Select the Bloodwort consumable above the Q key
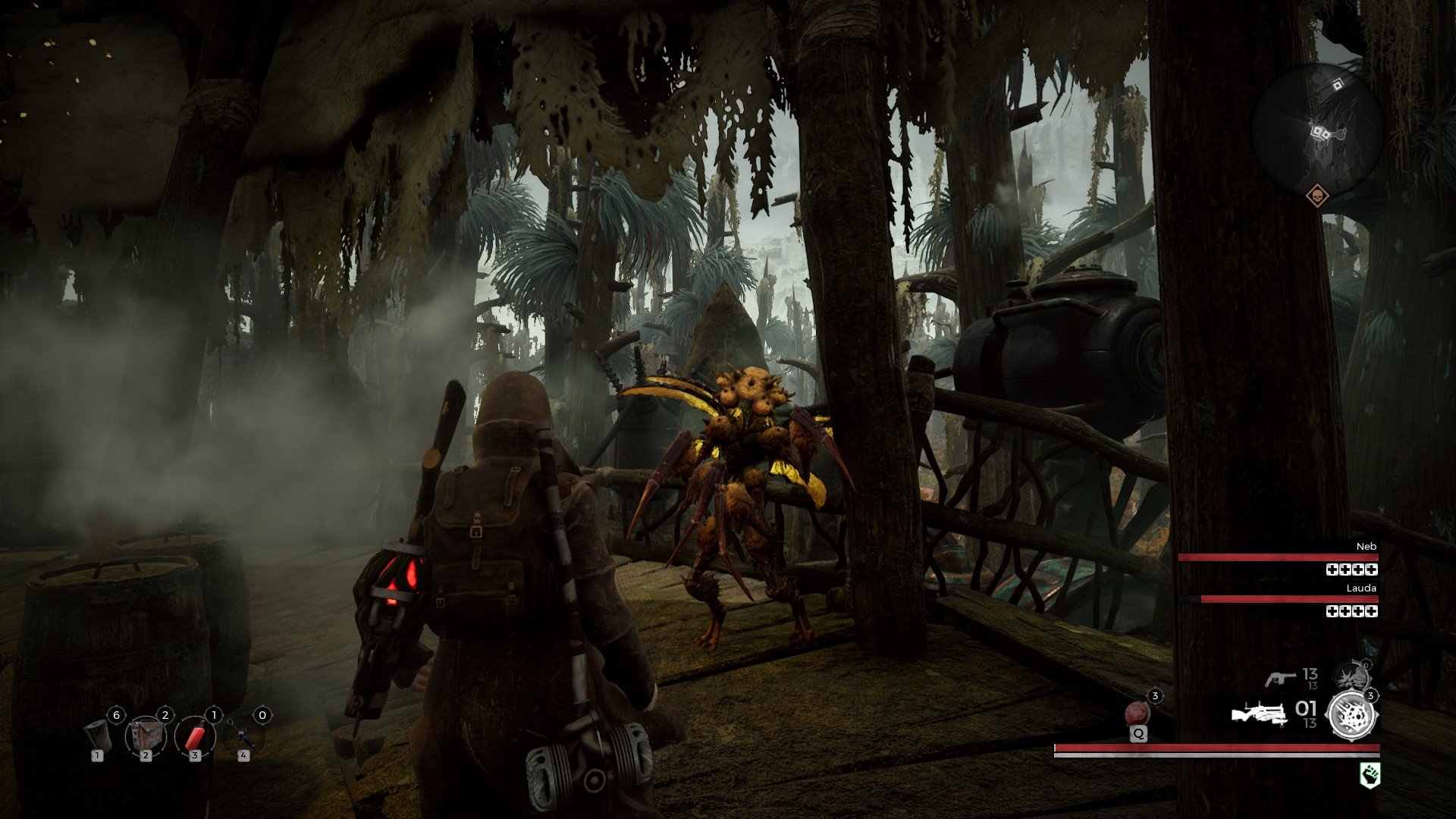Viewport: 1456px width, 819px height. tap(1138, 713)
